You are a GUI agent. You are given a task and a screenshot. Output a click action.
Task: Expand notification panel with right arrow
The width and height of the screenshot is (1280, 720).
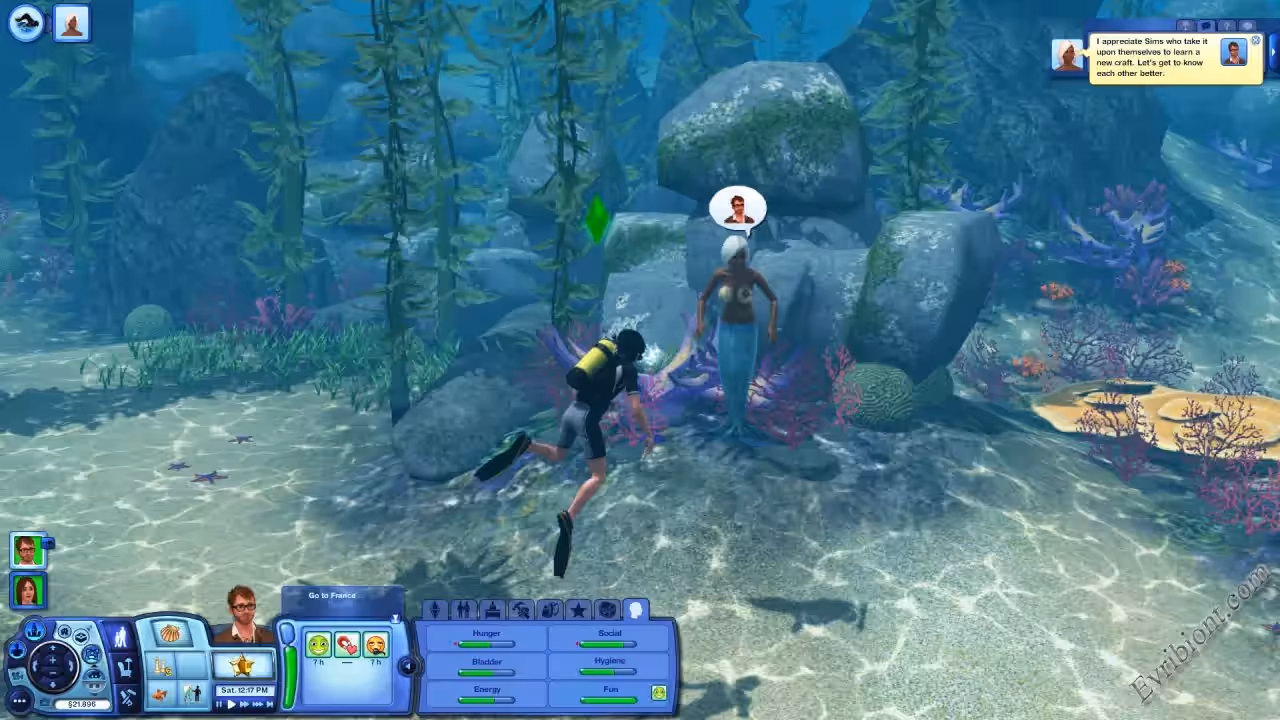pyautogui.click(x=1274, y=52)
